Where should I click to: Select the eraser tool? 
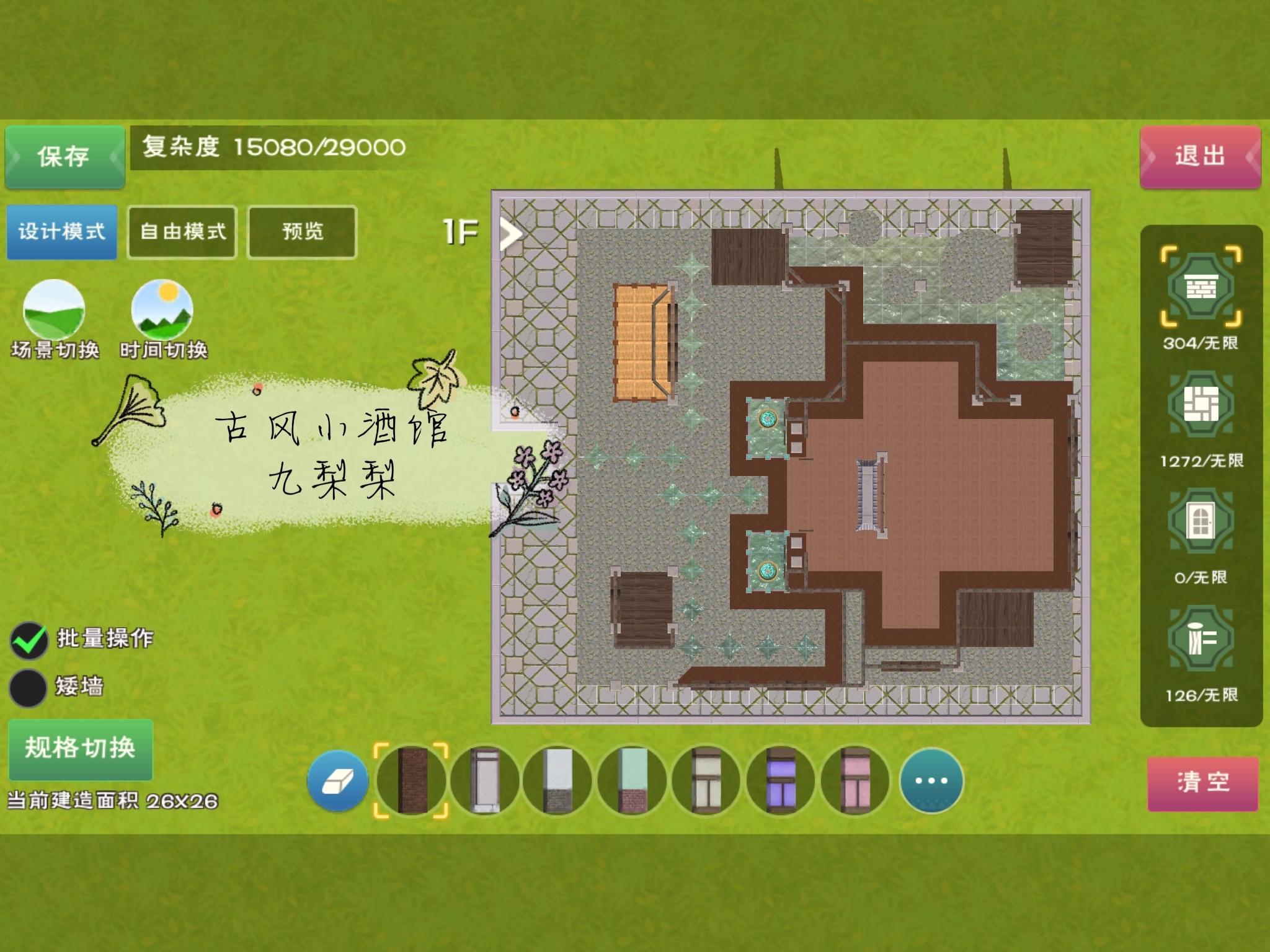tap(337, 781)
